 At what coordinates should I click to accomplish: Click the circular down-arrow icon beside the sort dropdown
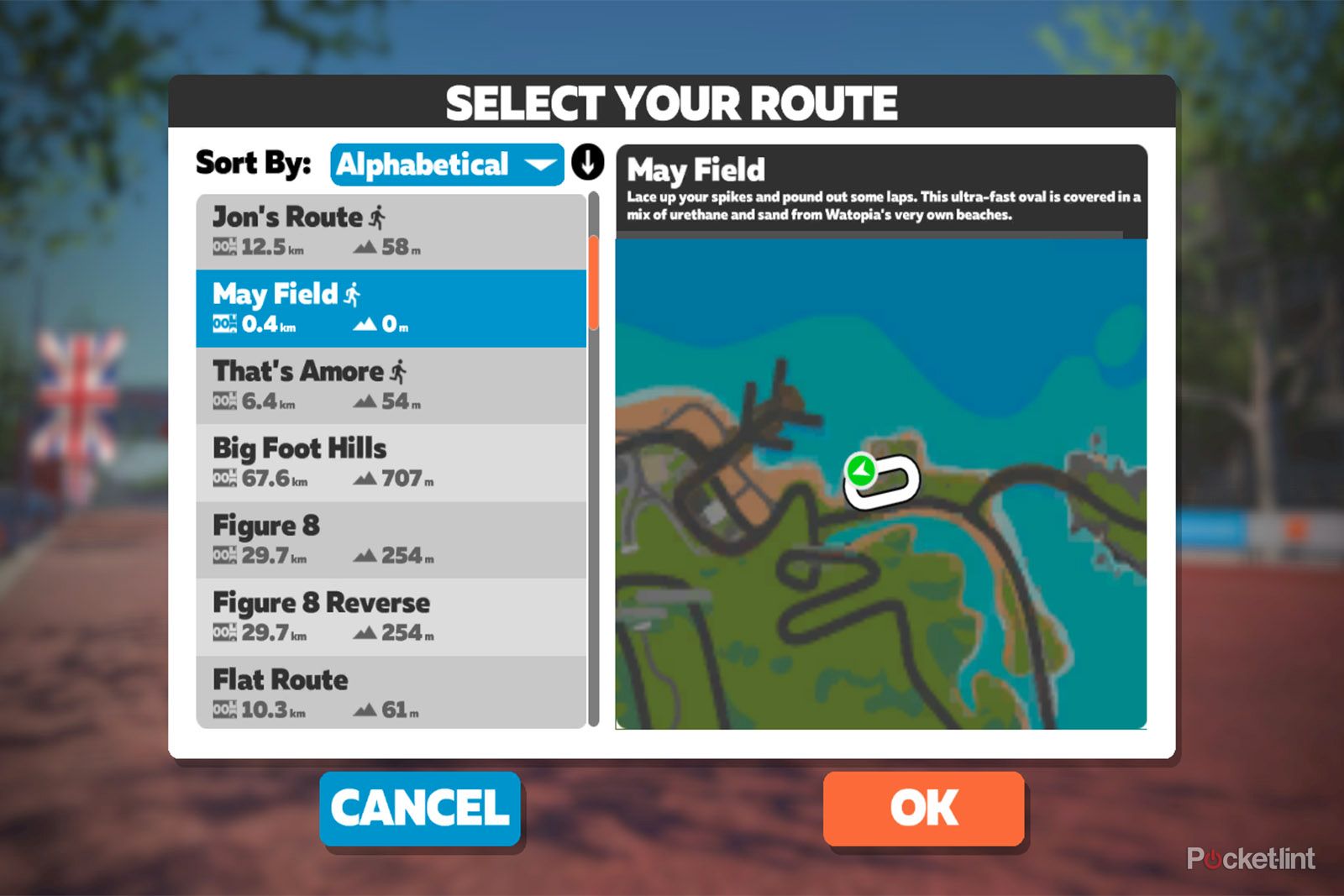589,164
